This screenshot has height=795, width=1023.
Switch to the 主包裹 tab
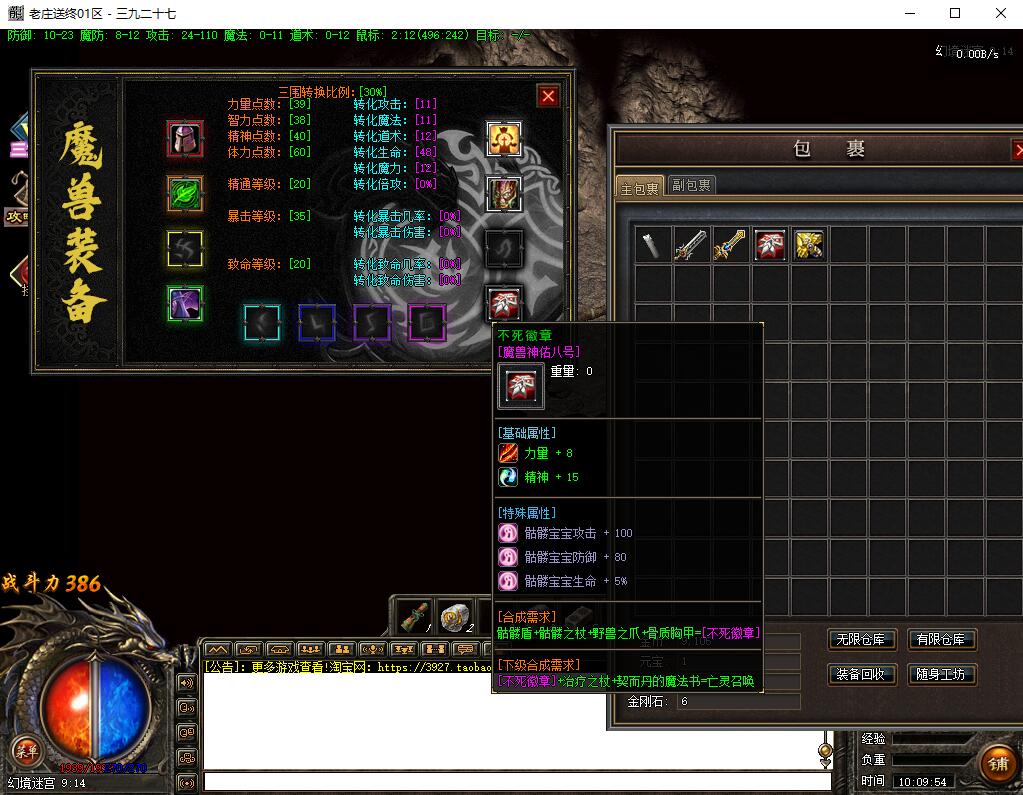[640, 187]
